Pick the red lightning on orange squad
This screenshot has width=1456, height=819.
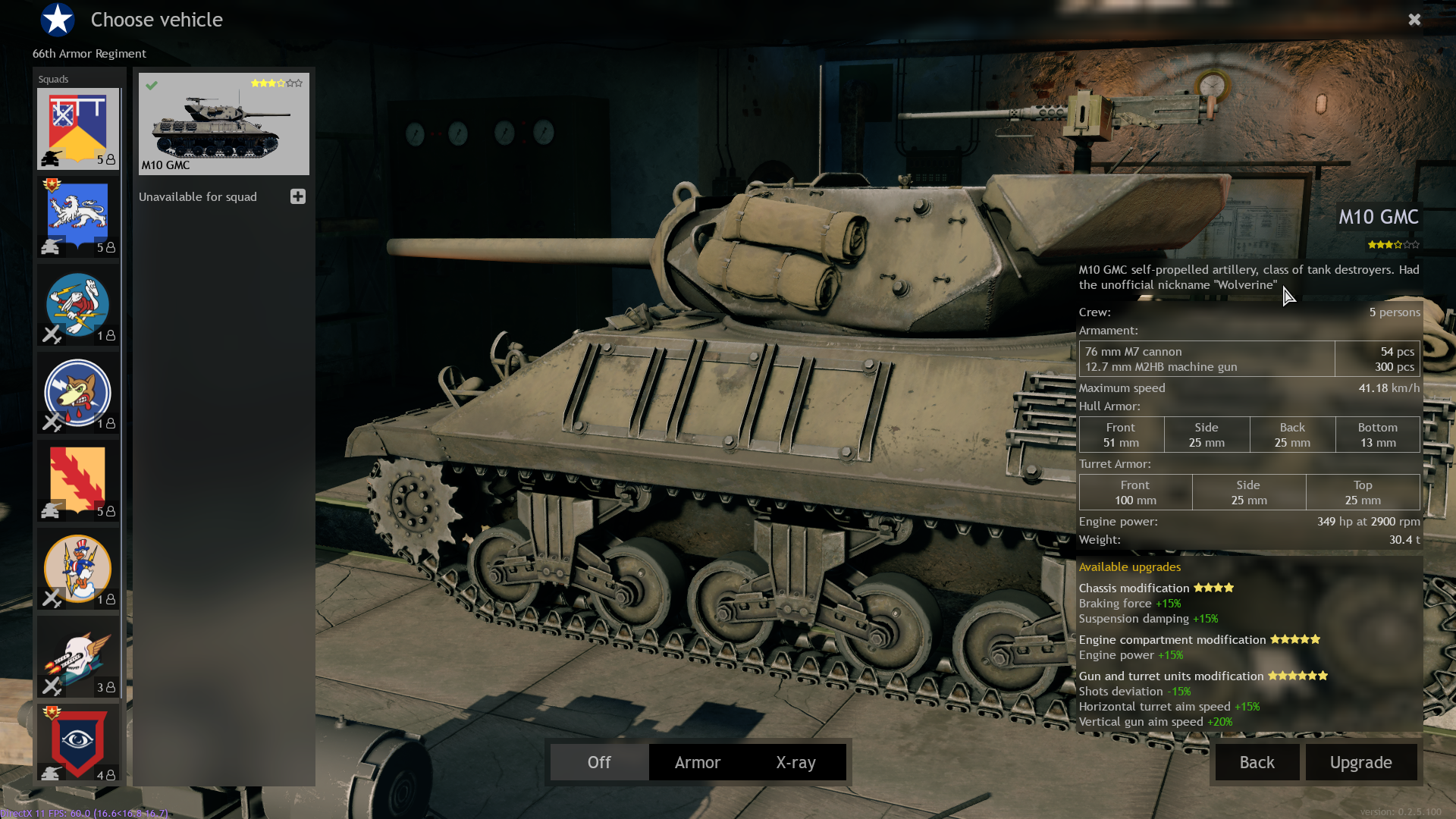click(78, 481)
